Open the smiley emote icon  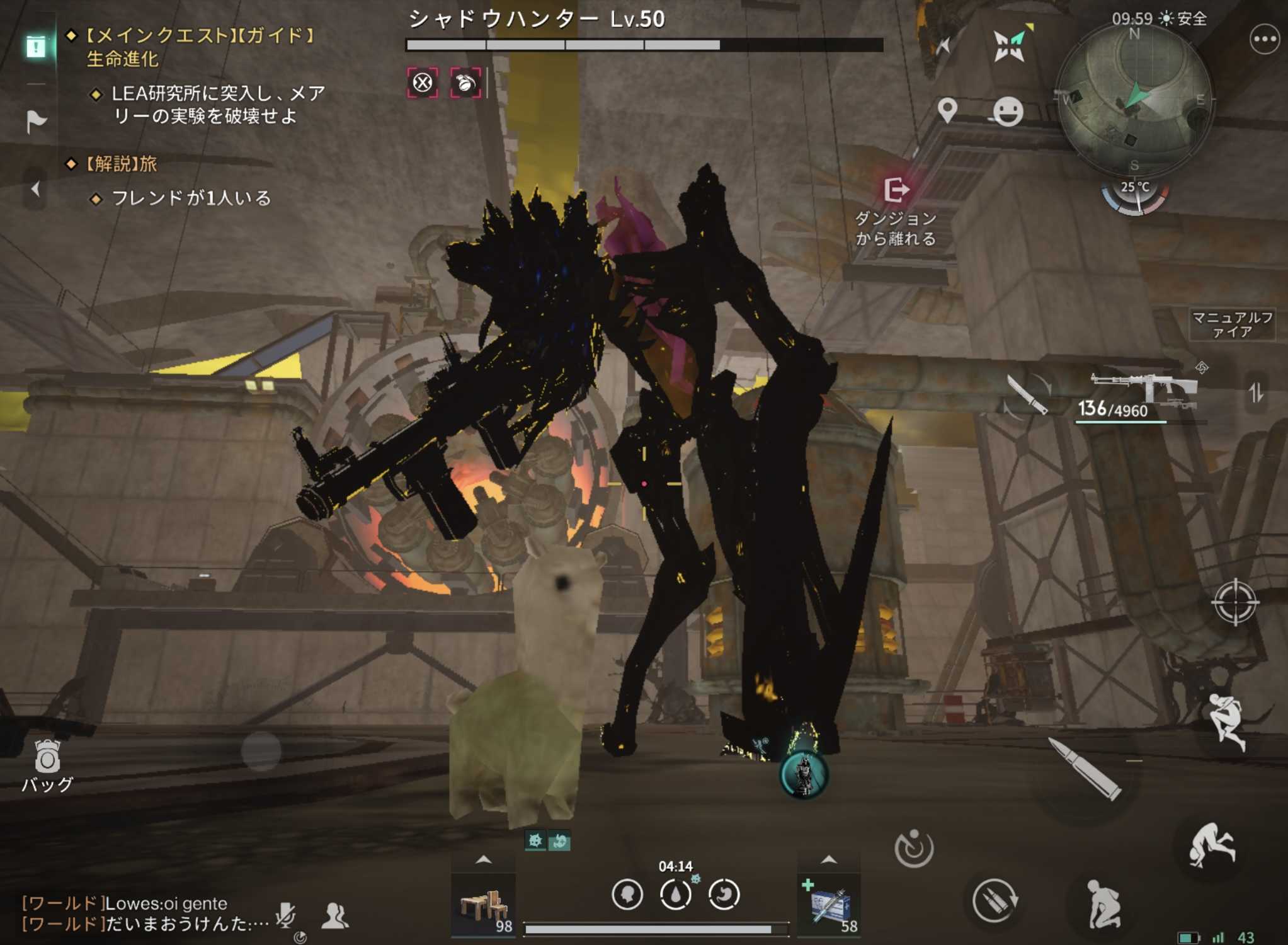(1008, 112)
